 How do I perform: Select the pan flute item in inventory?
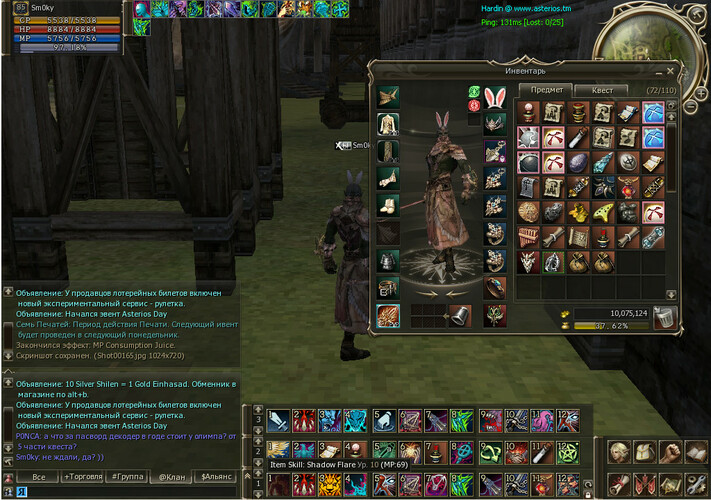coord(528,237)
